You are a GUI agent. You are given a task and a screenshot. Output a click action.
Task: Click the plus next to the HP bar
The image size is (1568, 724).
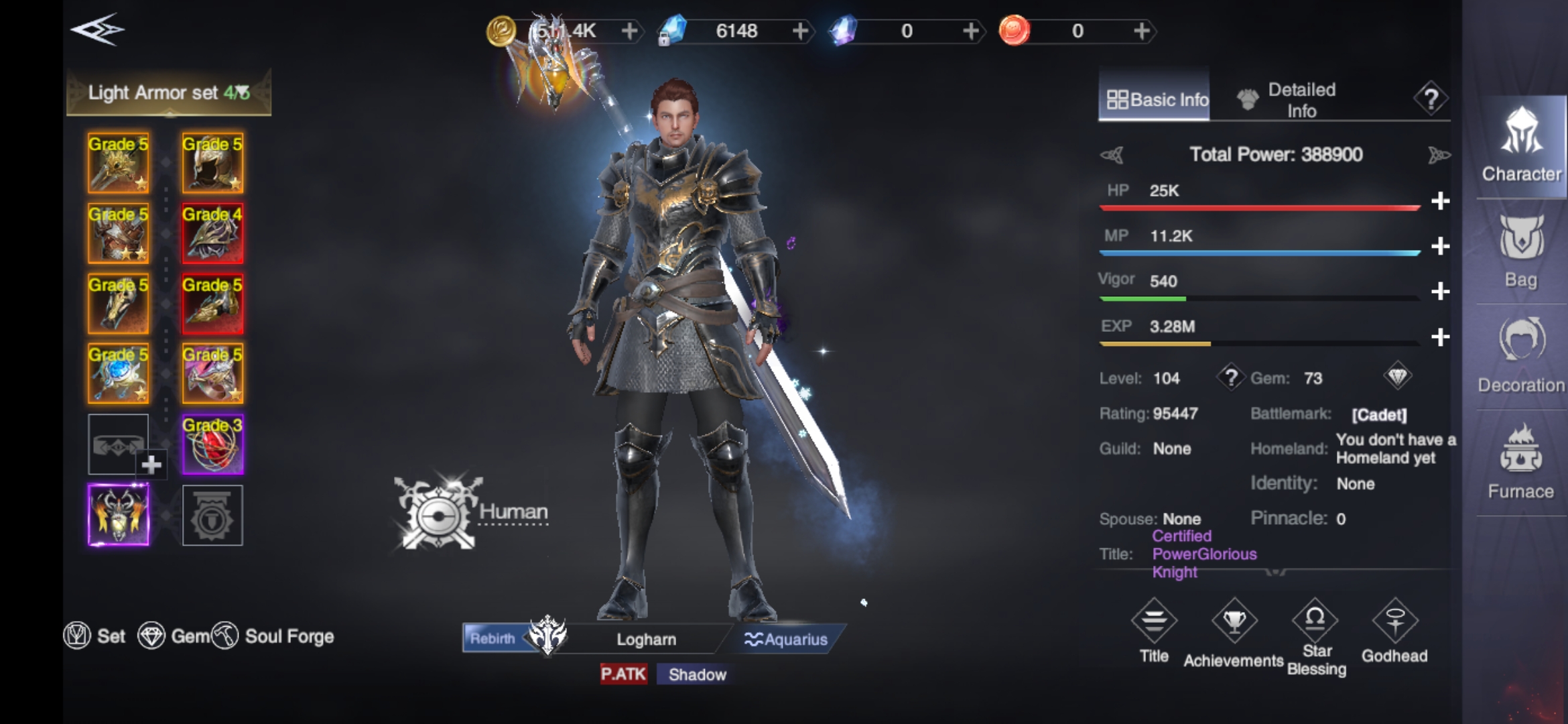click(x=1440, y=200)
